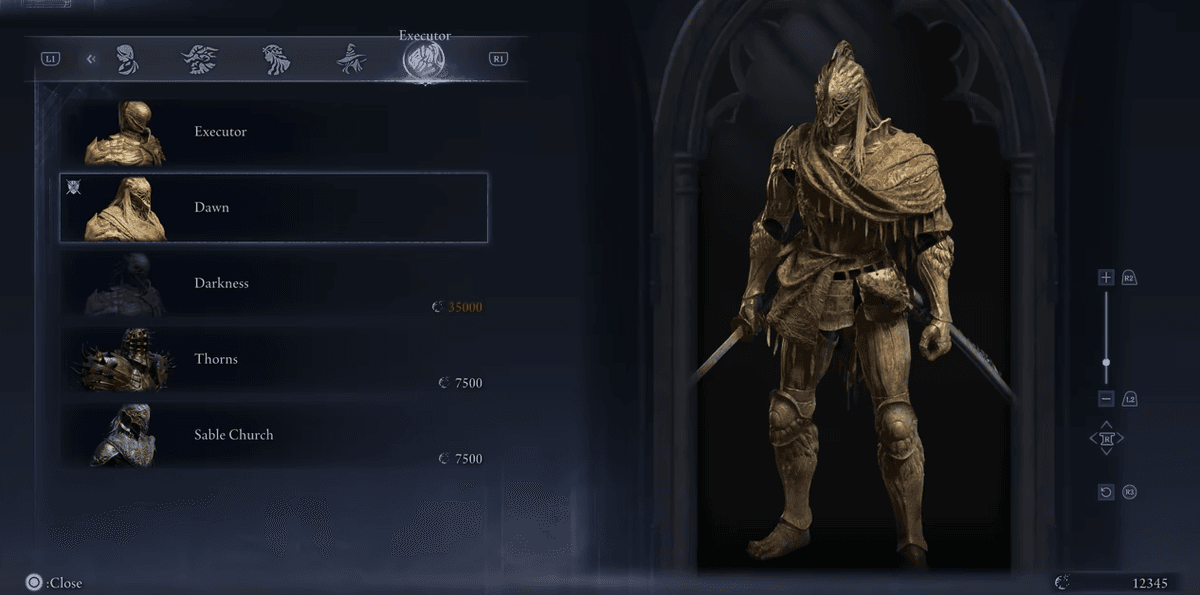
Task: Zoom out with the minus button
Action: point(1106,399)
